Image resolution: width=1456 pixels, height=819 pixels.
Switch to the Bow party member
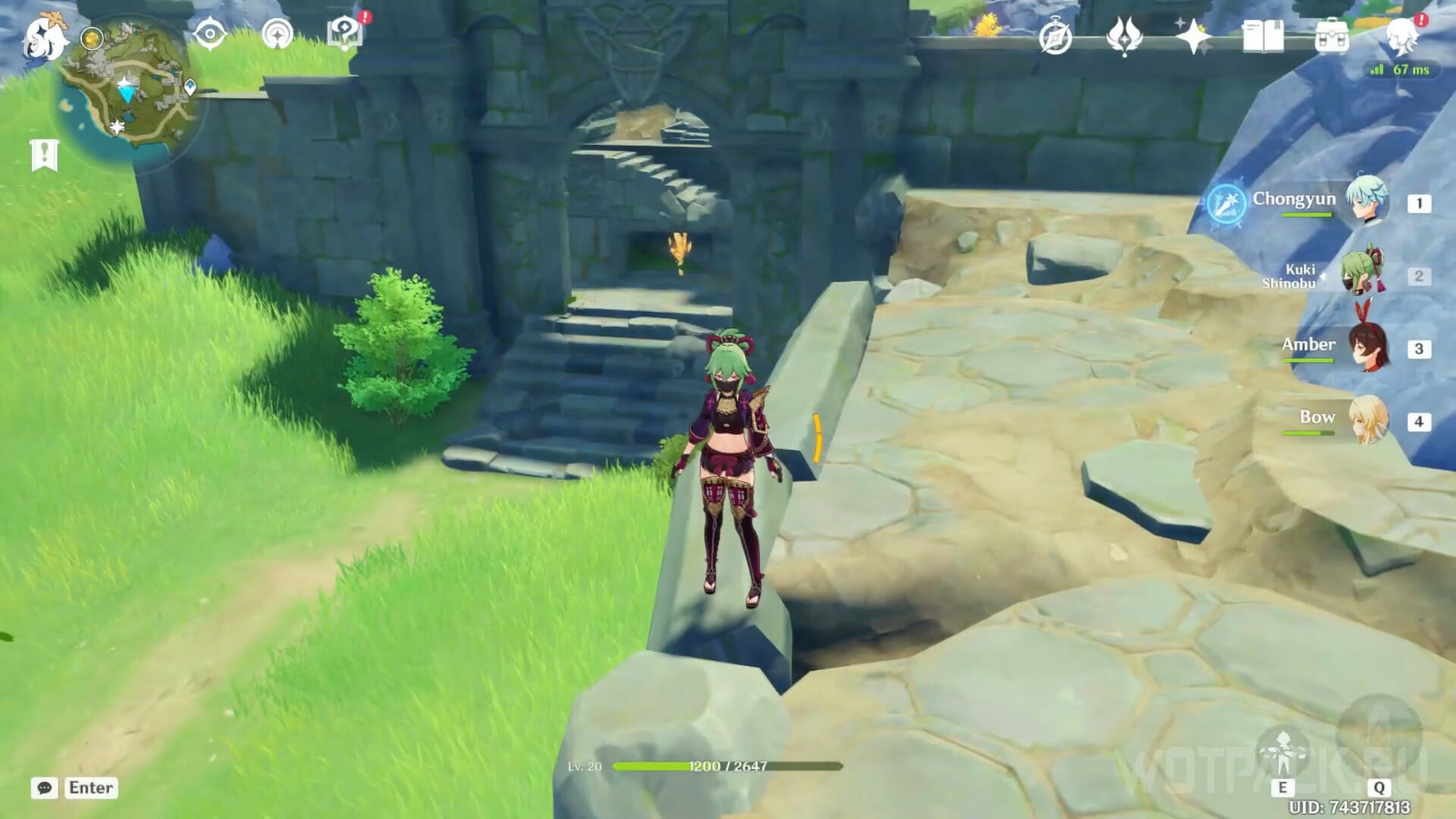1367,420
